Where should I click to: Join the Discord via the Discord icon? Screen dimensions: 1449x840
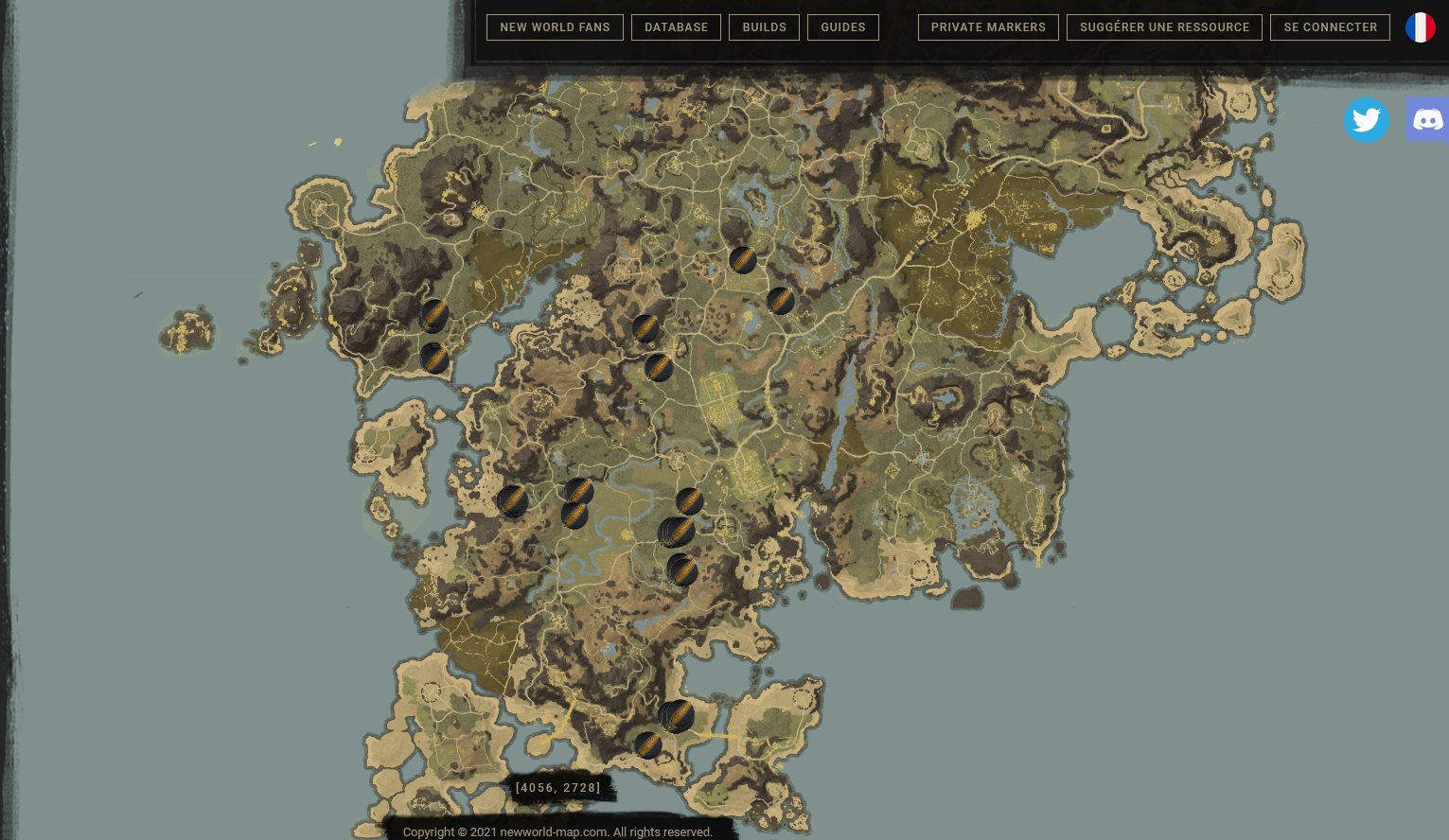pos(1426,120)
